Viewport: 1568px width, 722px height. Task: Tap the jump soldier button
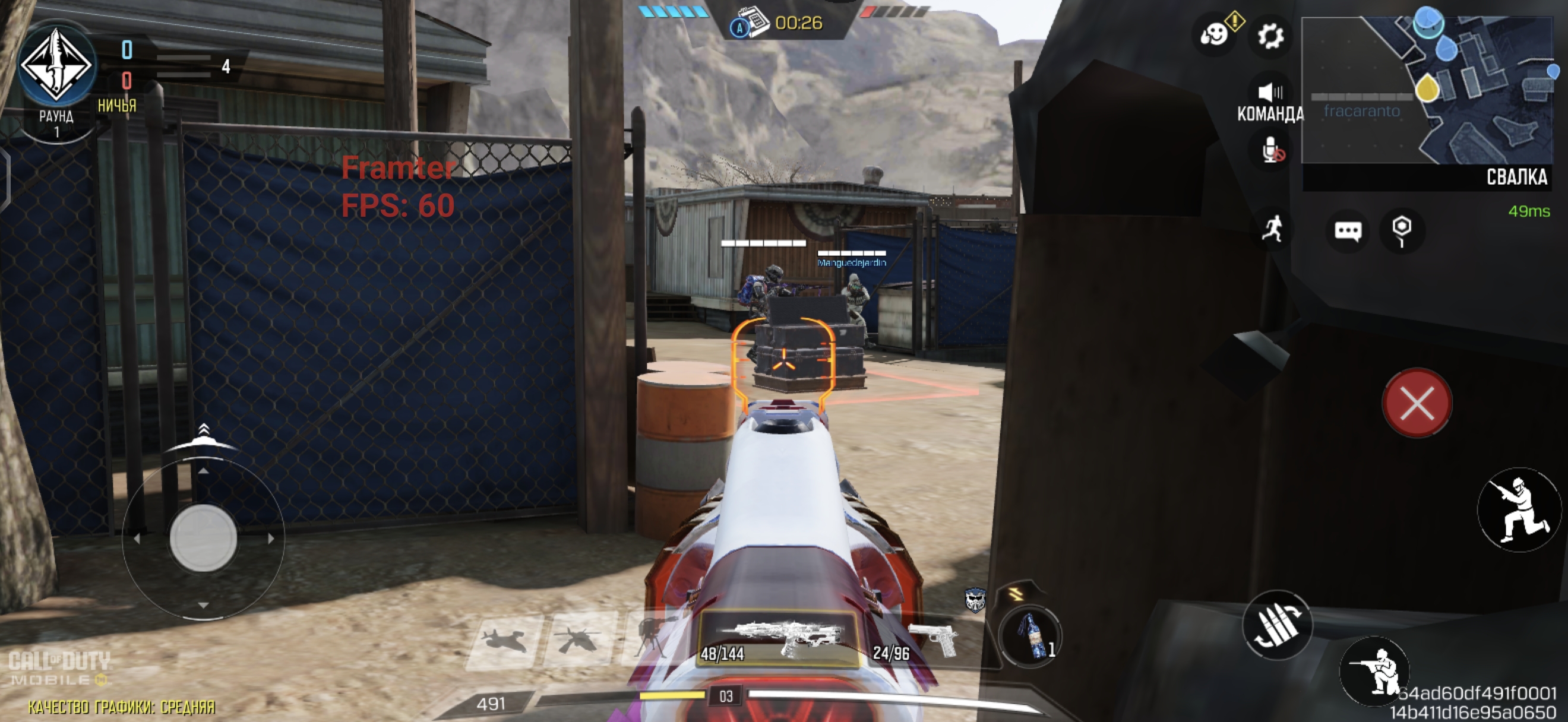point(1519,509)
